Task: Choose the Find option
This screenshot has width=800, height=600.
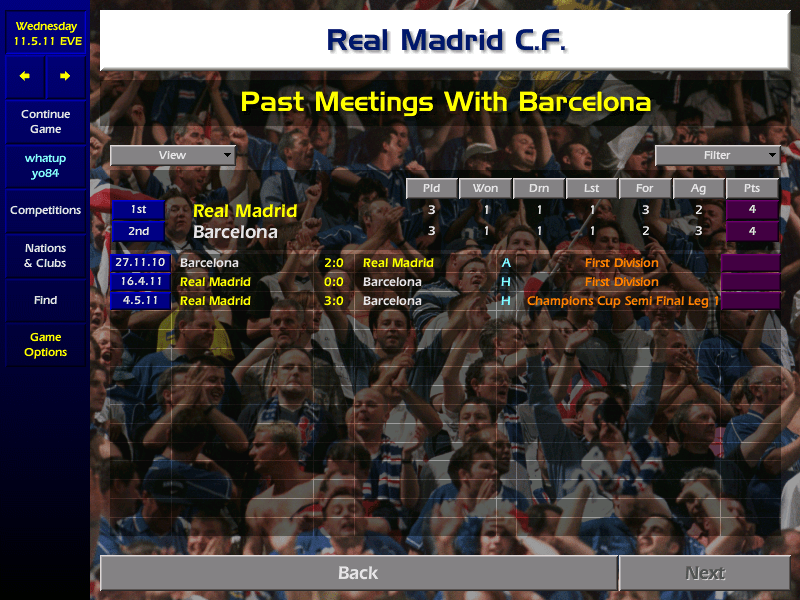Action: click(x=45, y=300)
